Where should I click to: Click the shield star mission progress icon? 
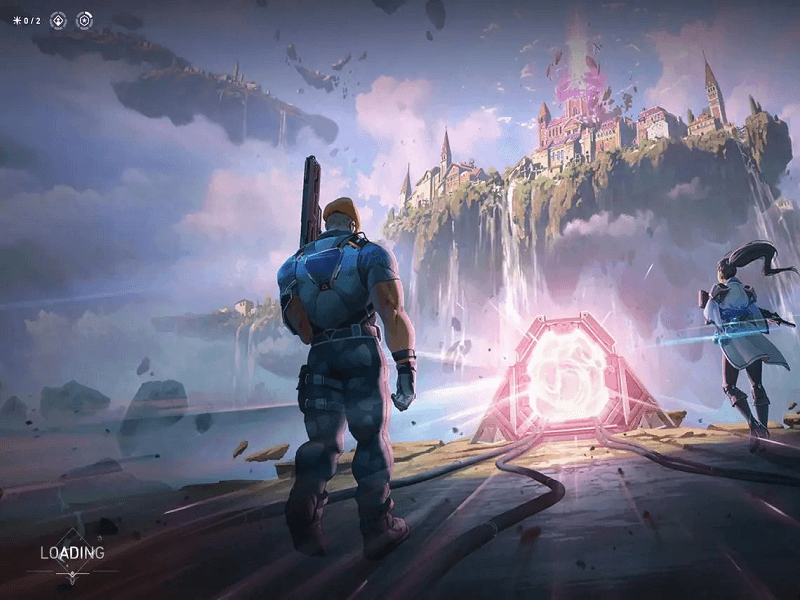pyautogui.click(x=84, y=20)
